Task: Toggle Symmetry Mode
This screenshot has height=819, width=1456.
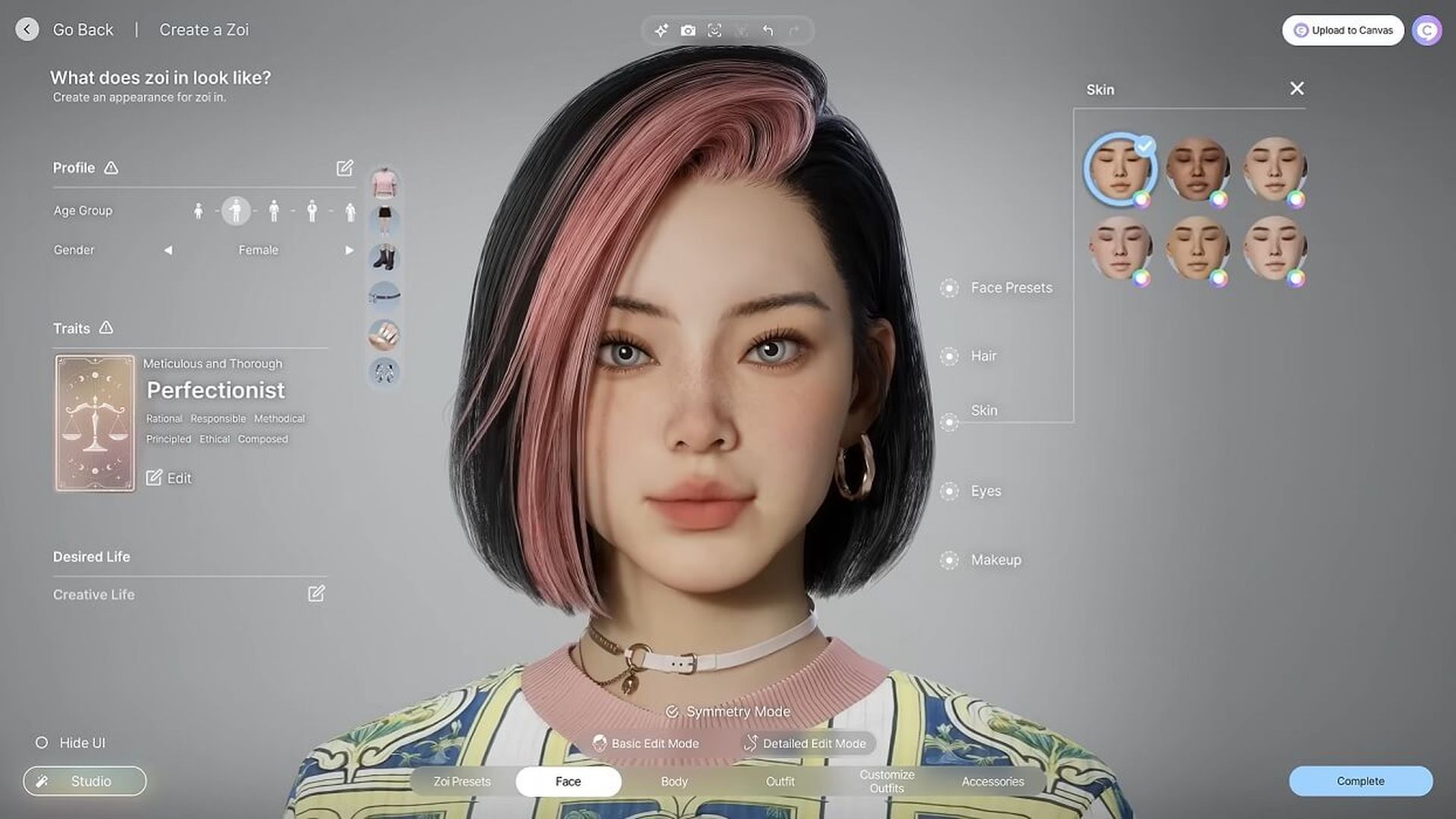Action: coord(728,712)
